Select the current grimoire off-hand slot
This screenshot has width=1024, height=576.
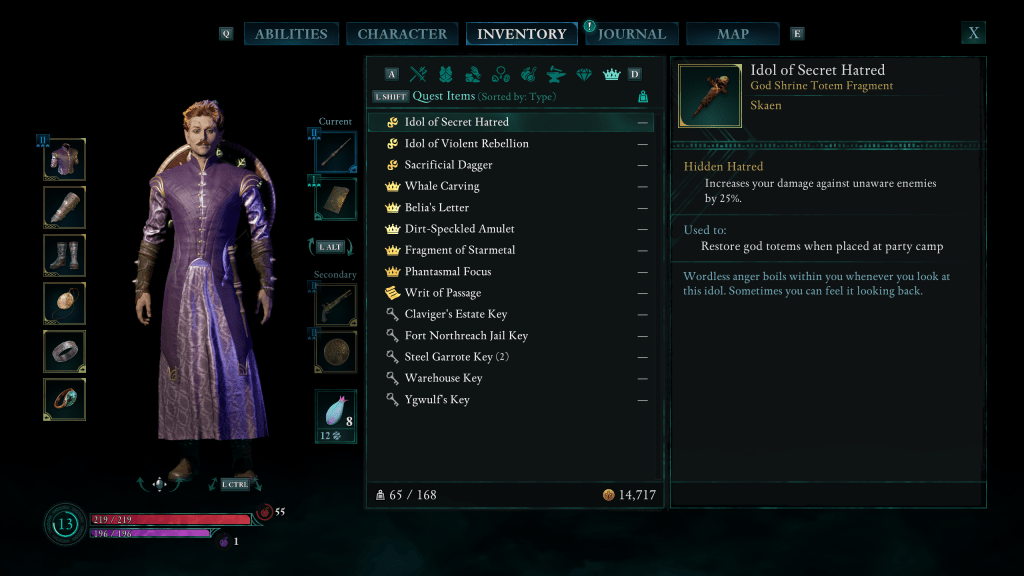tap(335, 198)
